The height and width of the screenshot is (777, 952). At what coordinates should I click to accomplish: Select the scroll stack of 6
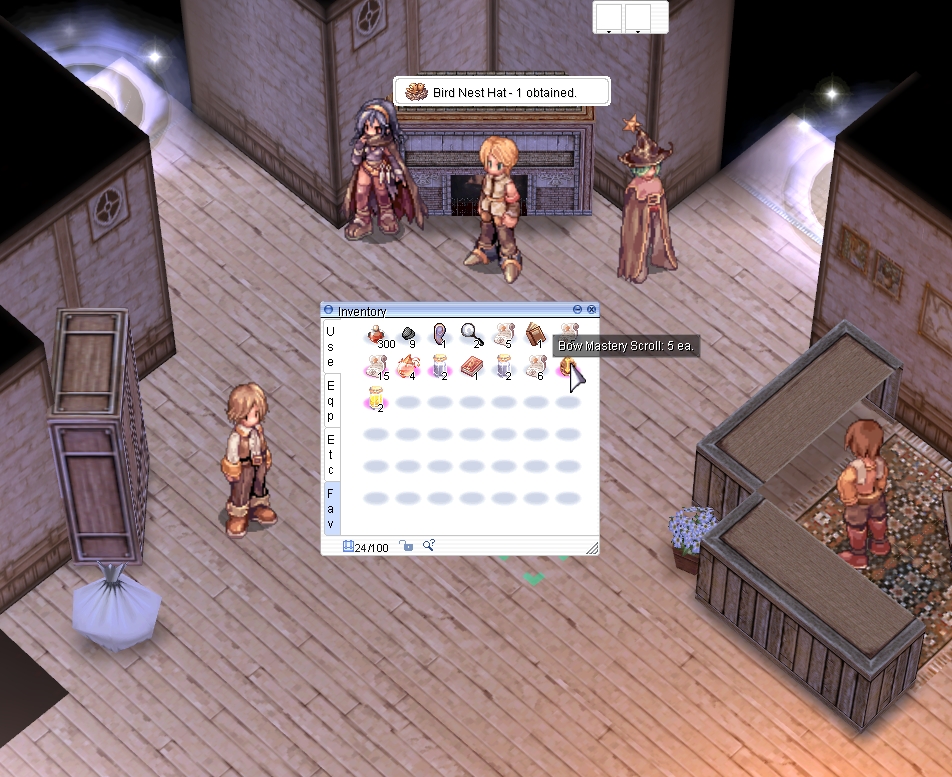point(535,366)
